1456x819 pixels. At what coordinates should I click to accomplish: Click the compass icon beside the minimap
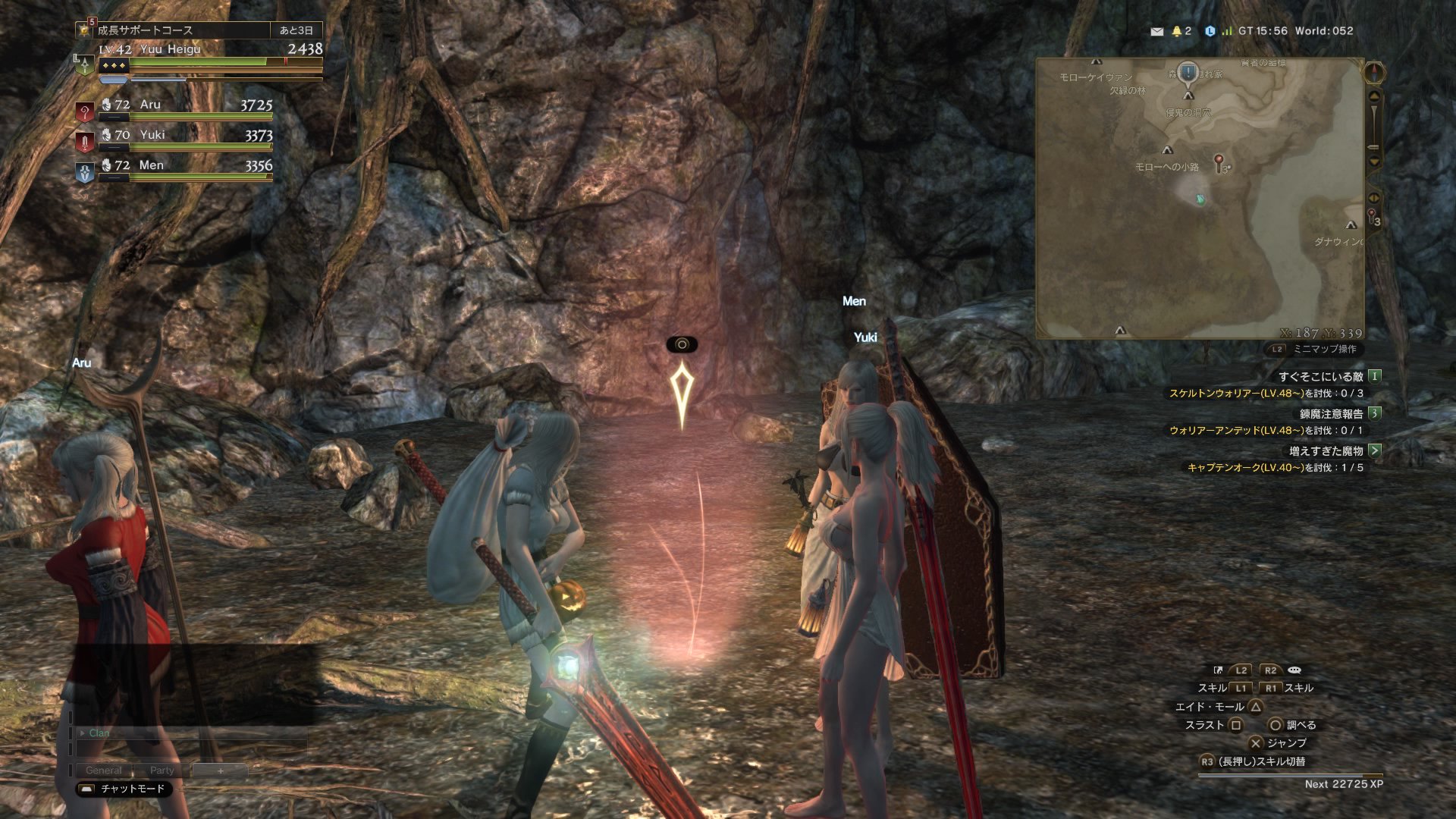pos(1374,74)
